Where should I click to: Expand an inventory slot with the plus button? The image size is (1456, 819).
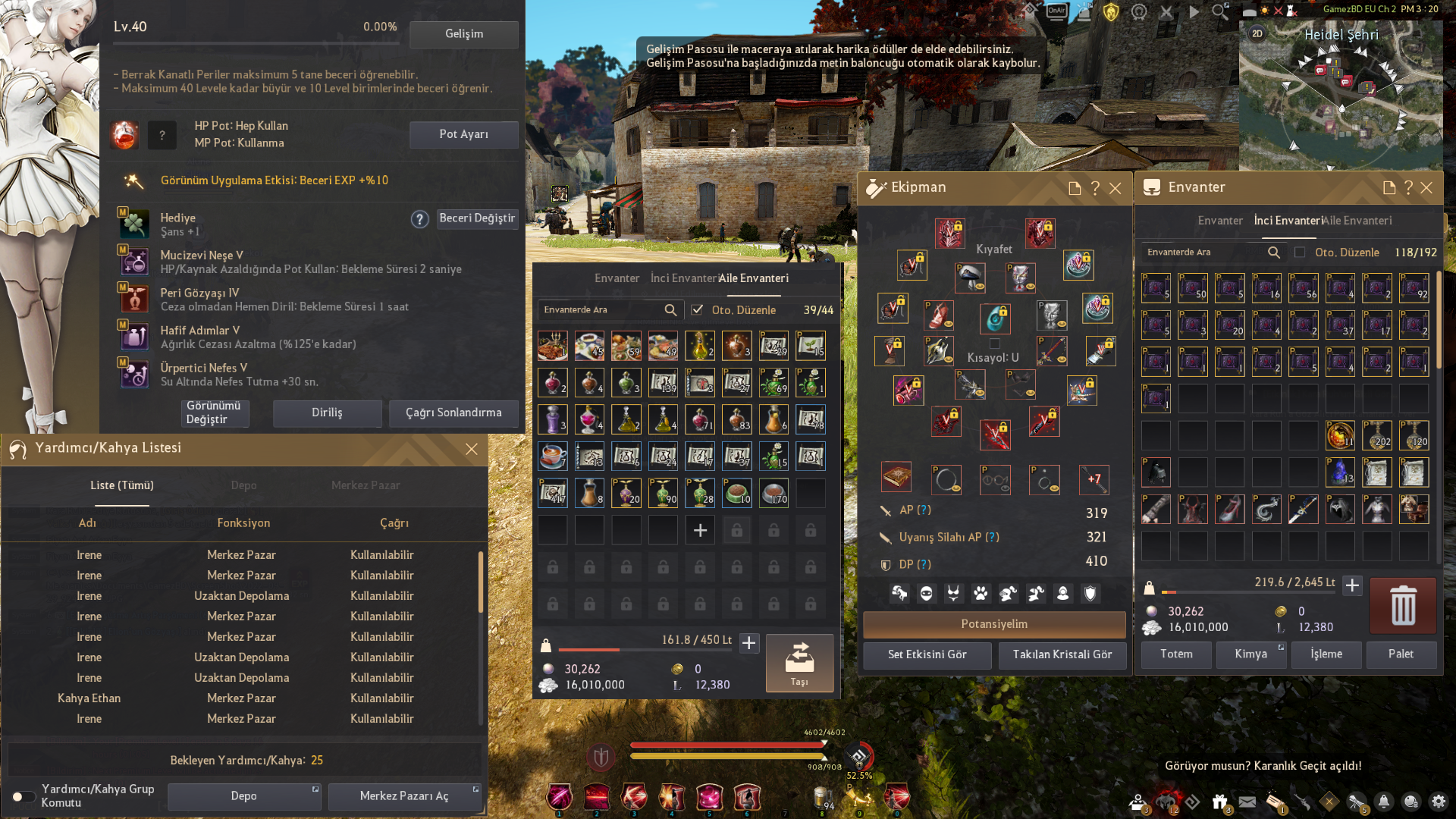click(699, 529)
